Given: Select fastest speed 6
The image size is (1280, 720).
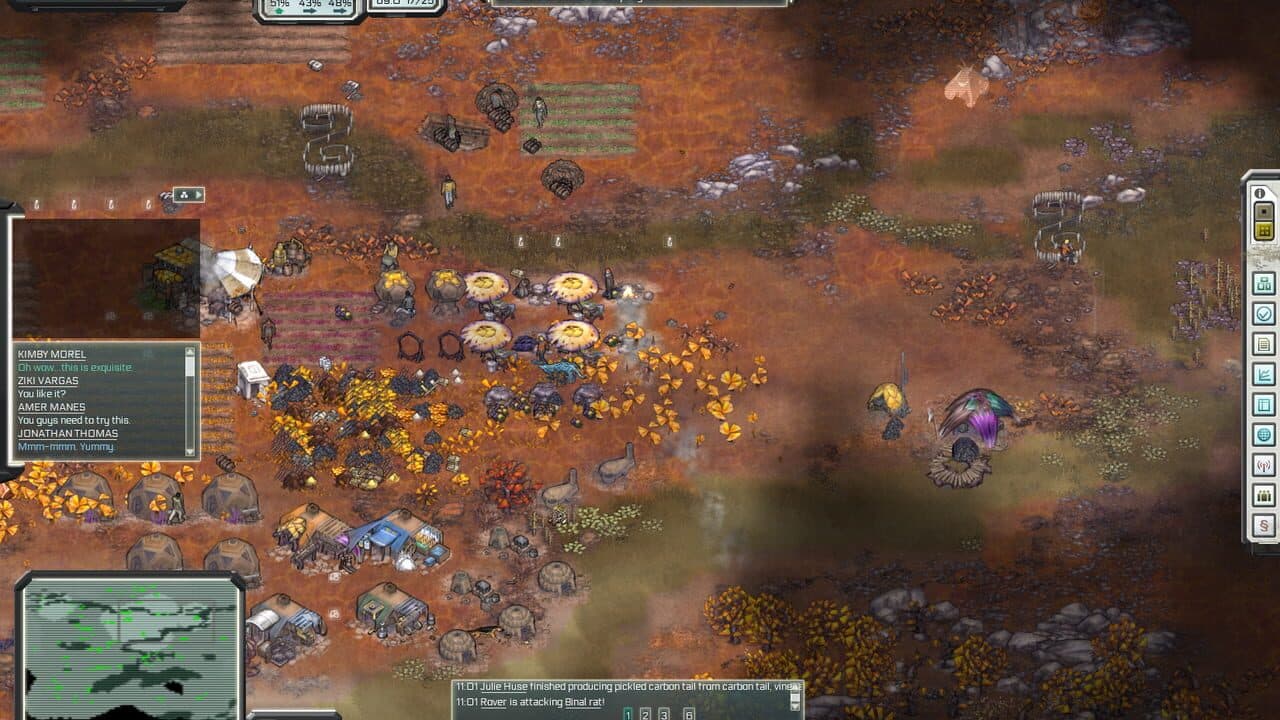Looking at the screenshot, I should 689,714.
